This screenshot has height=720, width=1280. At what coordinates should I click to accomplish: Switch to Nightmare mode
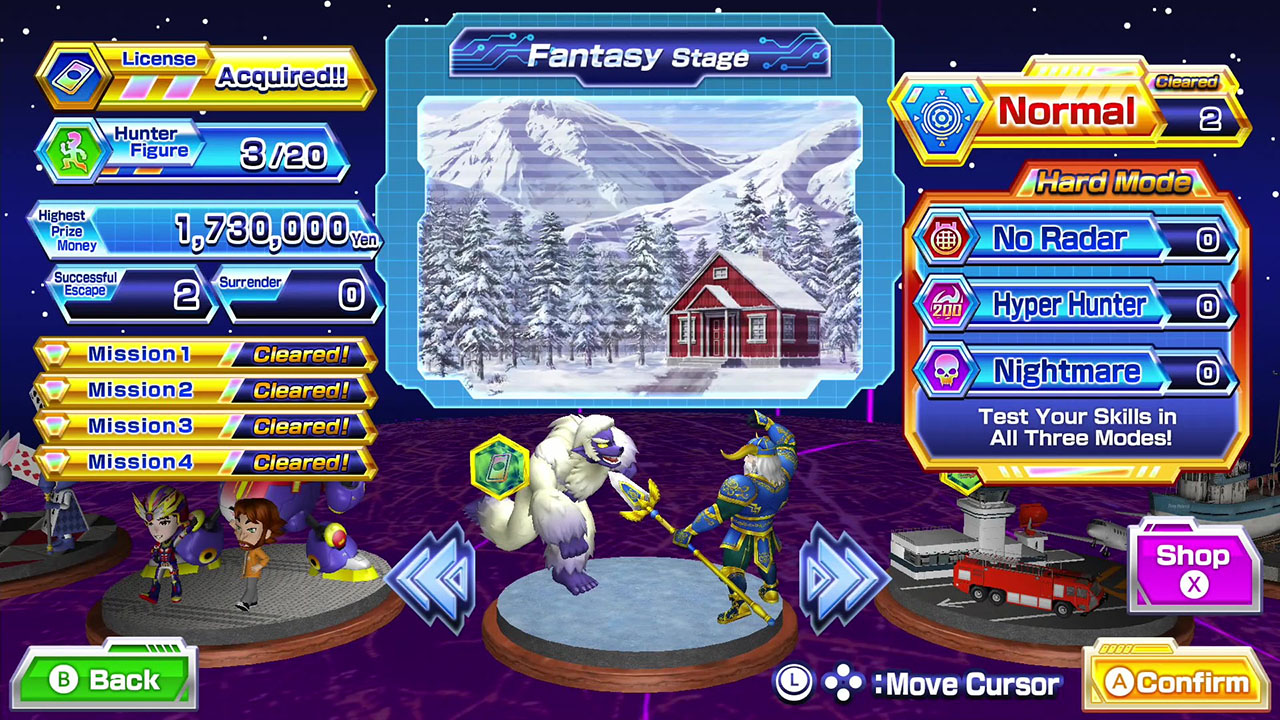[x=1071, y=372]
